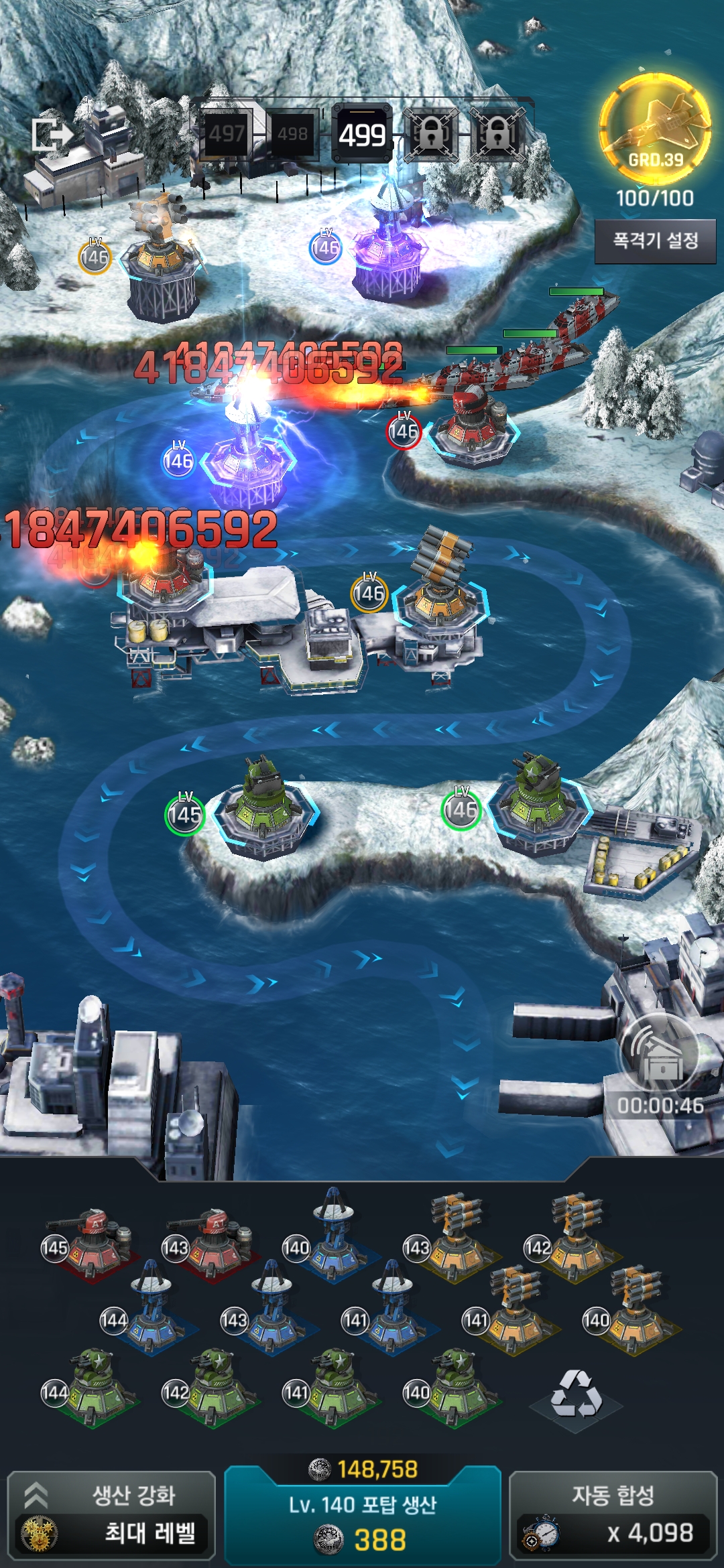Tap the exit icon with arrow
Viewport: 724px width, 1568px height.
[52, 135]
